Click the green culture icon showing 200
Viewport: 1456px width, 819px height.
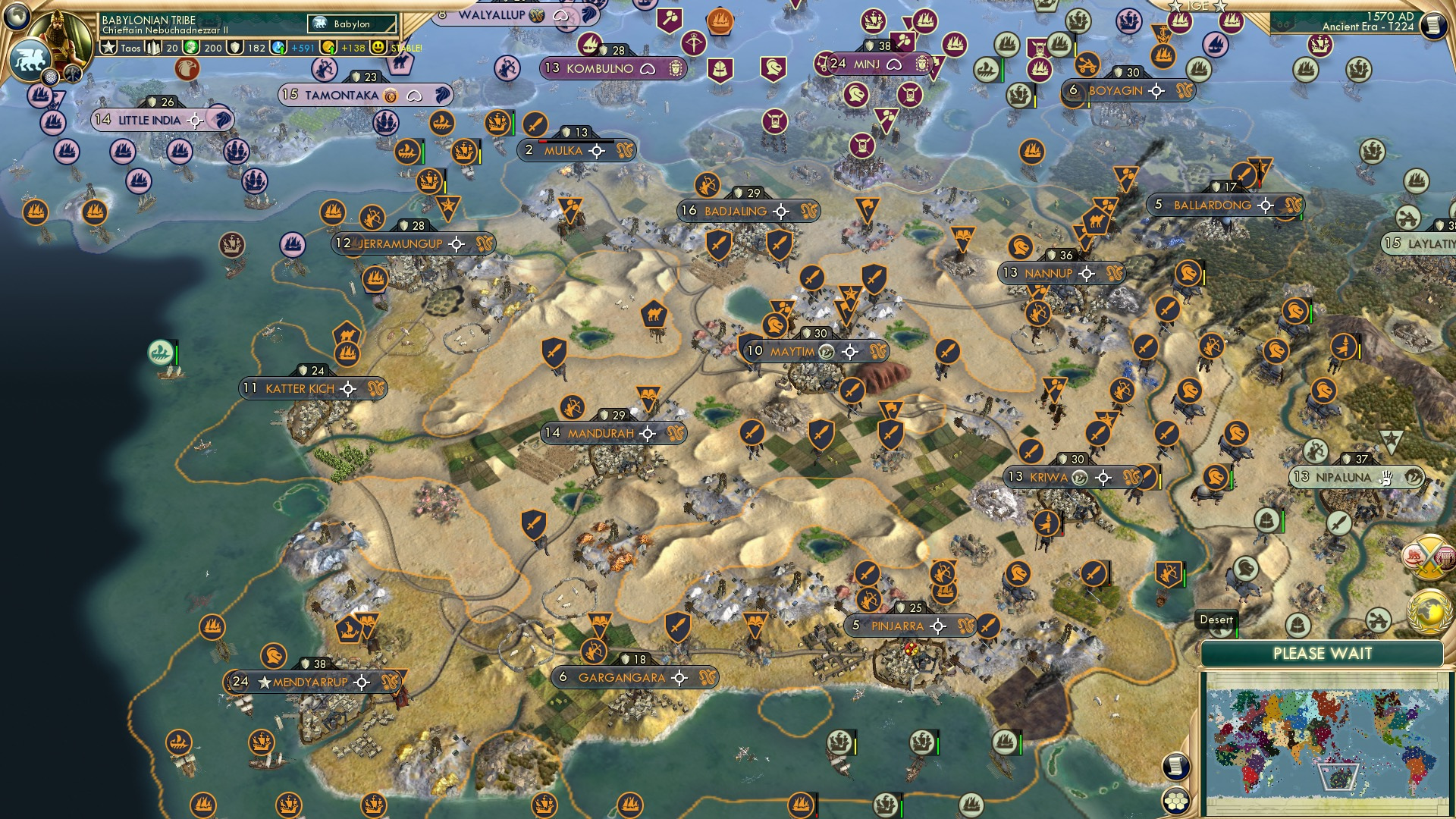click(190, 47)
